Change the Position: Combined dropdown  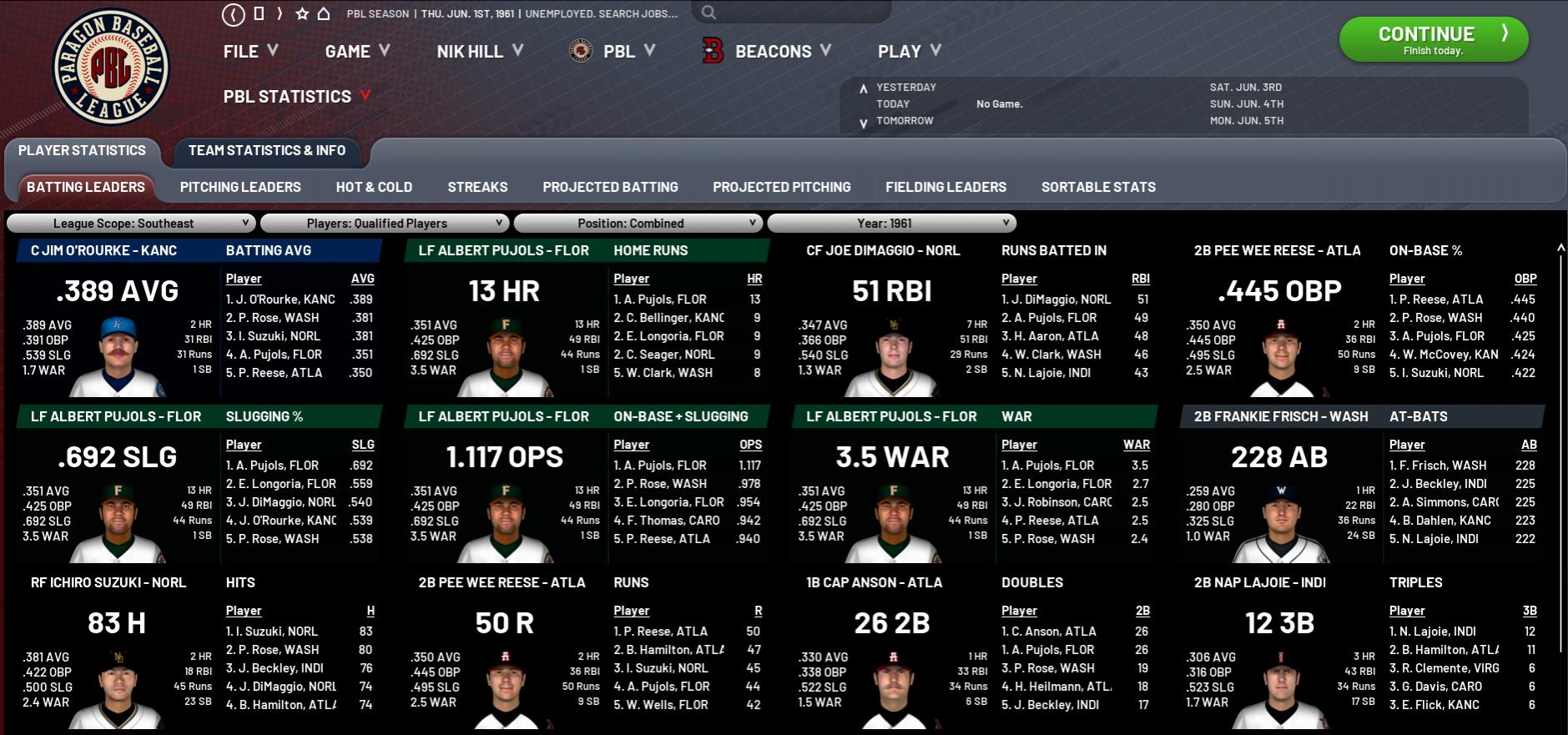pyautogui.click(x=638, y=224)
